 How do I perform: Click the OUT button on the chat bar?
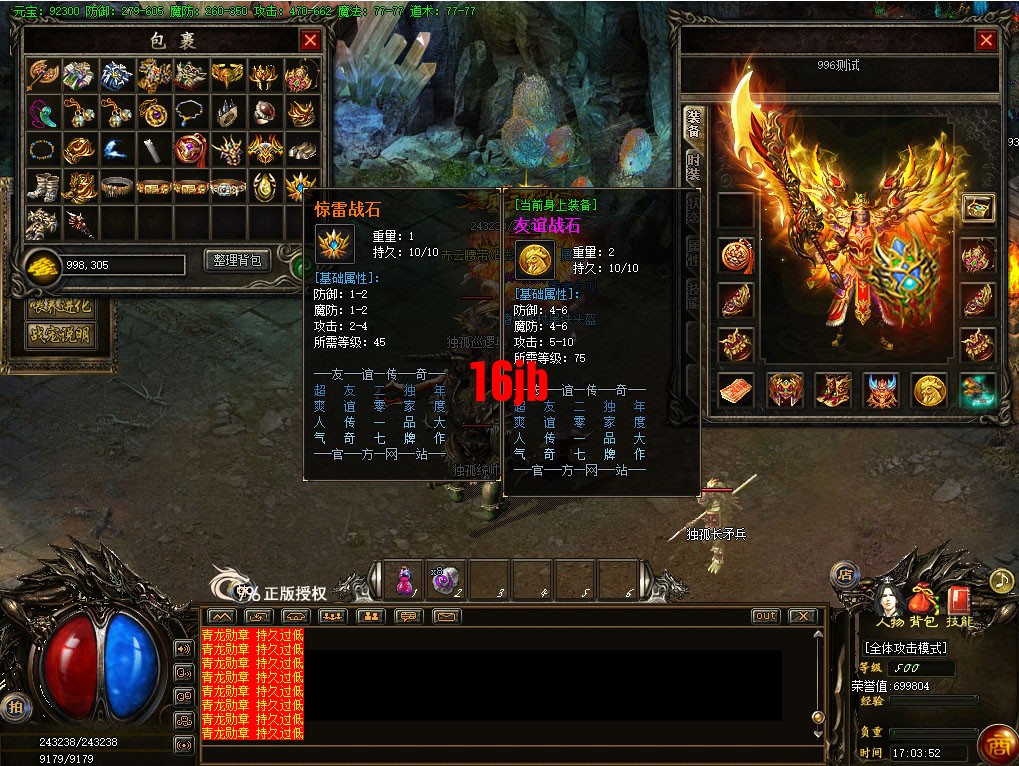click(x=765, y=616)
